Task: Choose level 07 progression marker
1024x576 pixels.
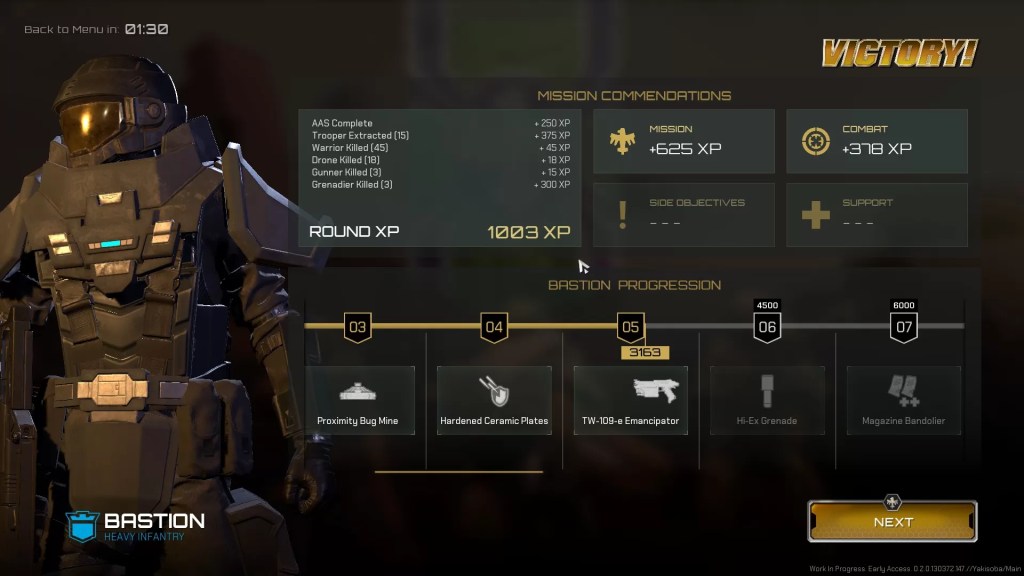Action: 903,327
